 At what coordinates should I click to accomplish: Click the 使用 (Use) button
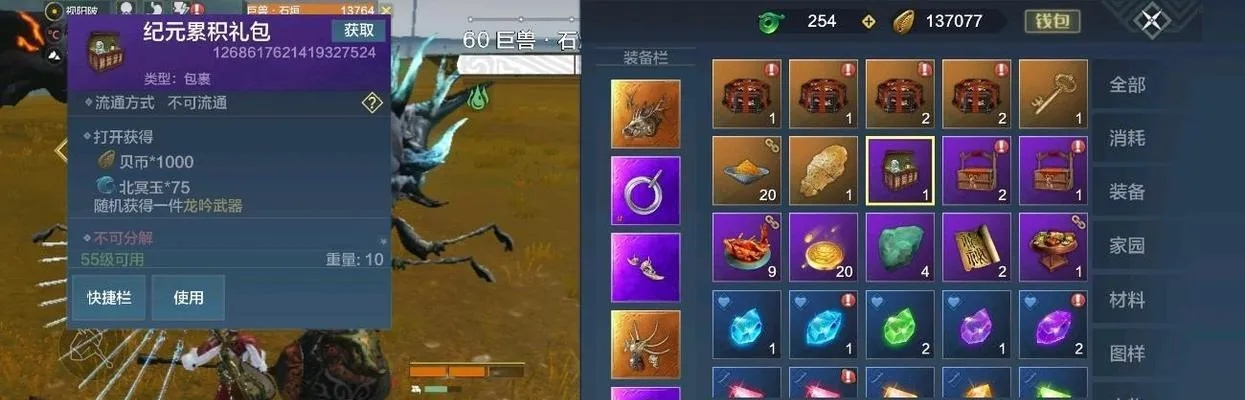(x=188, y=297)
